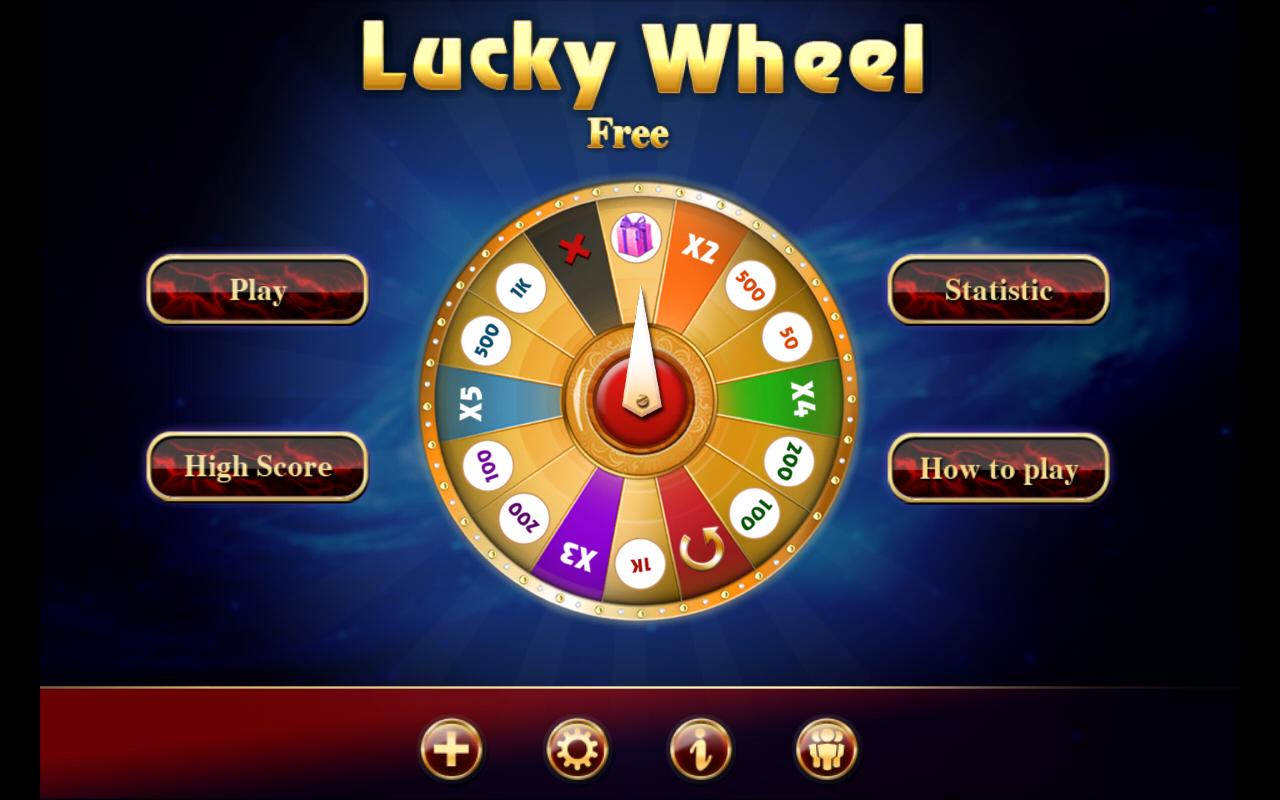
Task: Open the High Score screen
Action: point(256,465)
